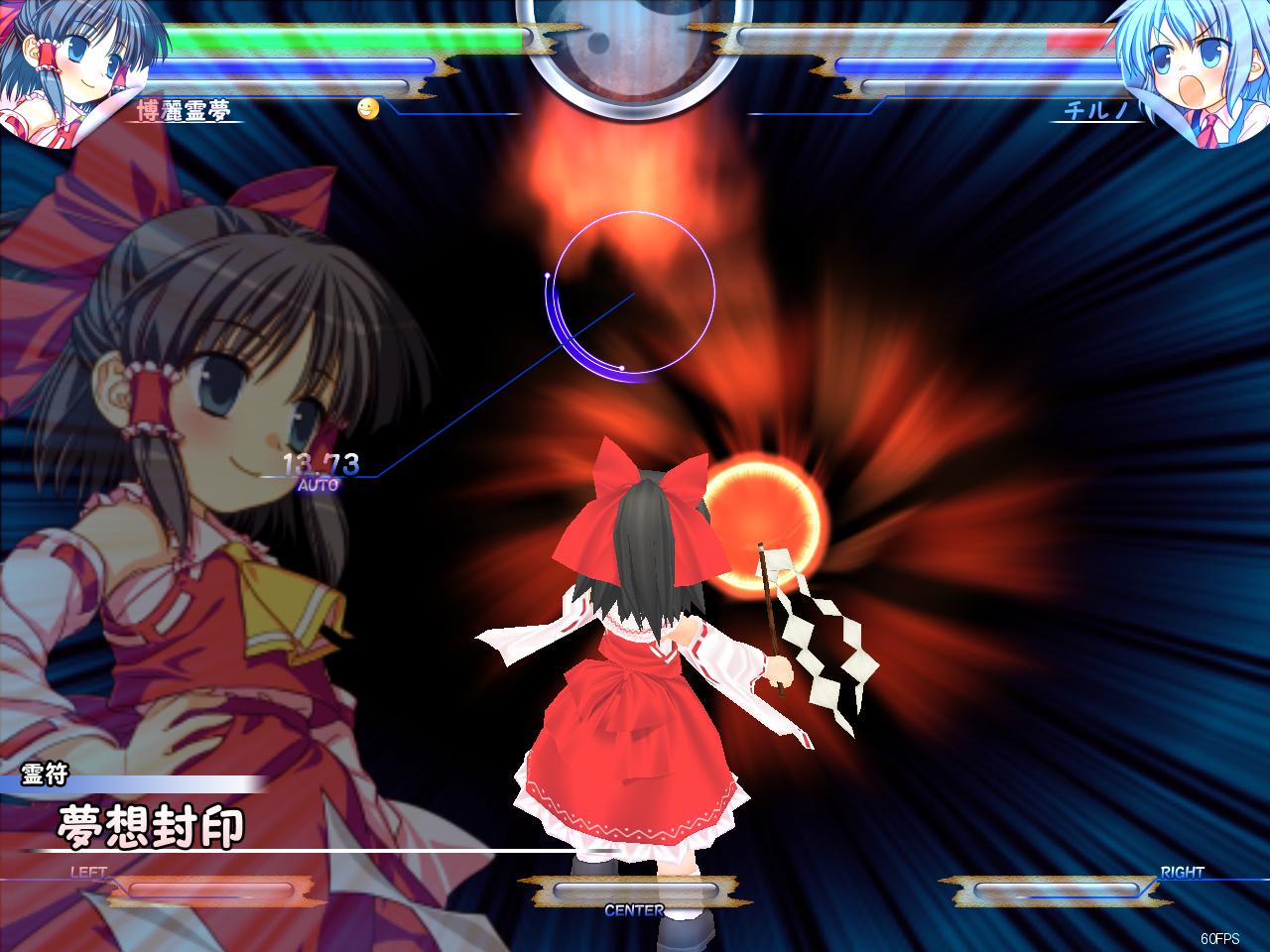
Task: Click the yellow smiley face icon
Action: coord(369,109)
